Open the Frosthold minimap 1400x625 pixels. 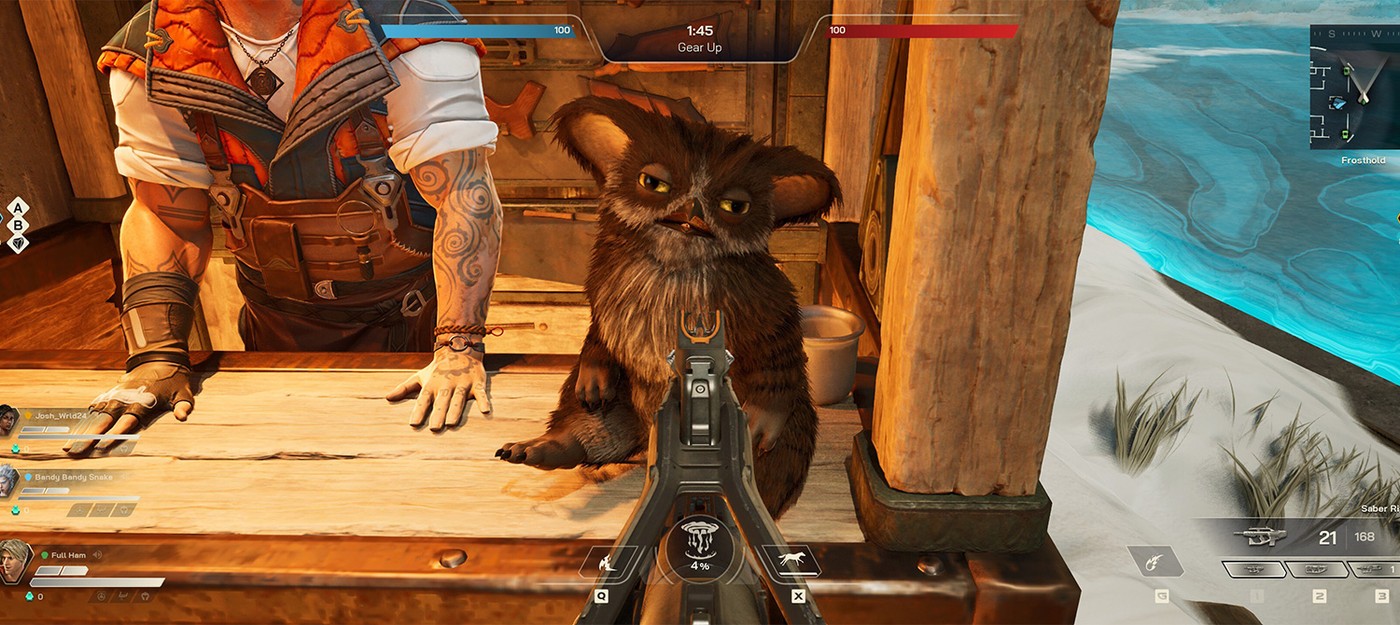pyautogui.click(x=1355, y=87)
